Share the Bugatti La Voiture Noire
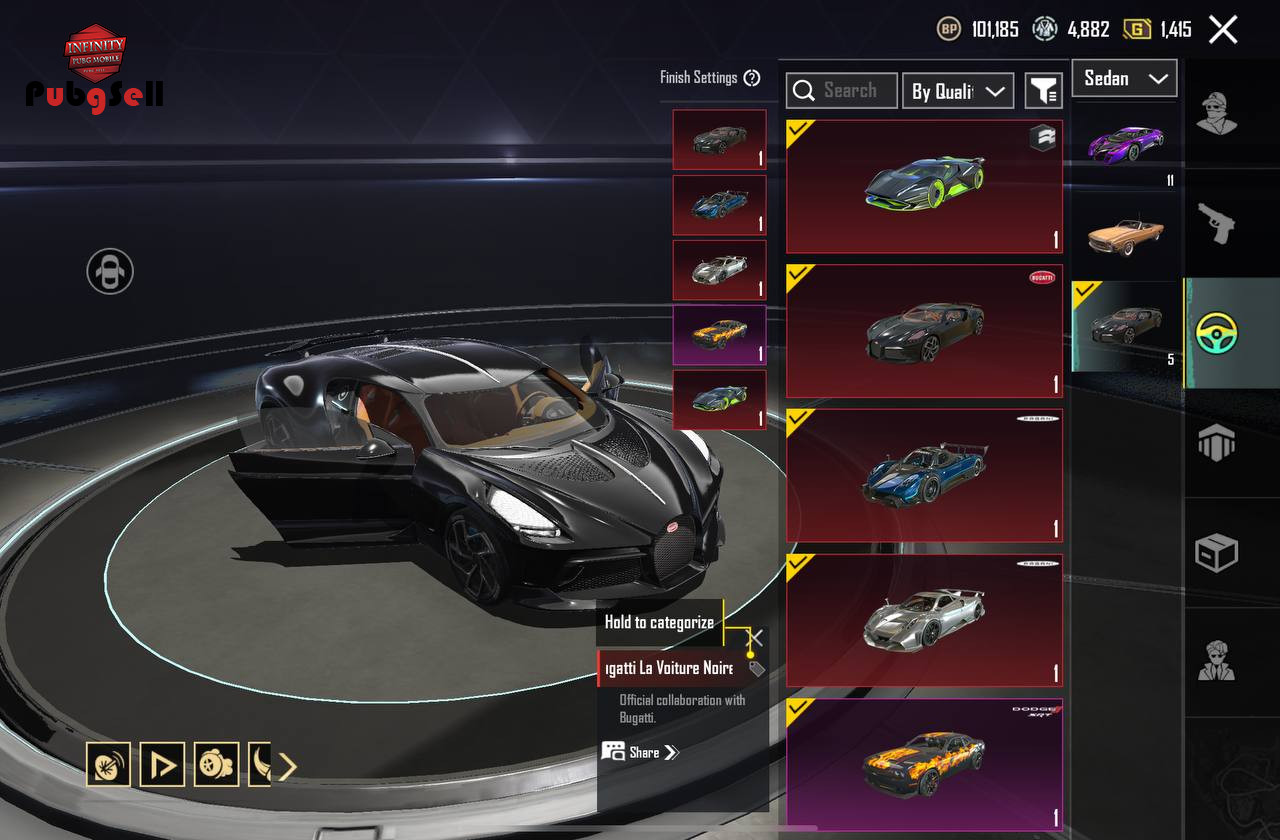The width and height of the screenshot is (1280, 840). point(641,752)
